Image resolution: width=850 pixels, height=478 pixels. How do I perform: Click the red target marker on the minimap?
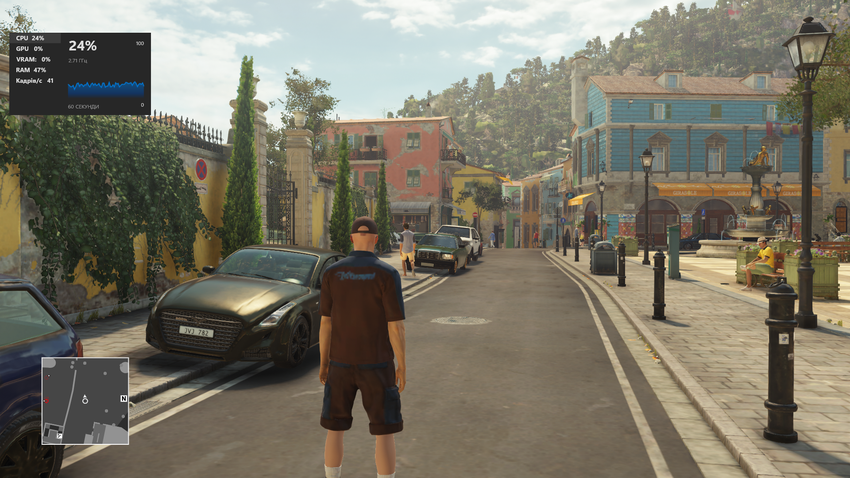[44, 401]
